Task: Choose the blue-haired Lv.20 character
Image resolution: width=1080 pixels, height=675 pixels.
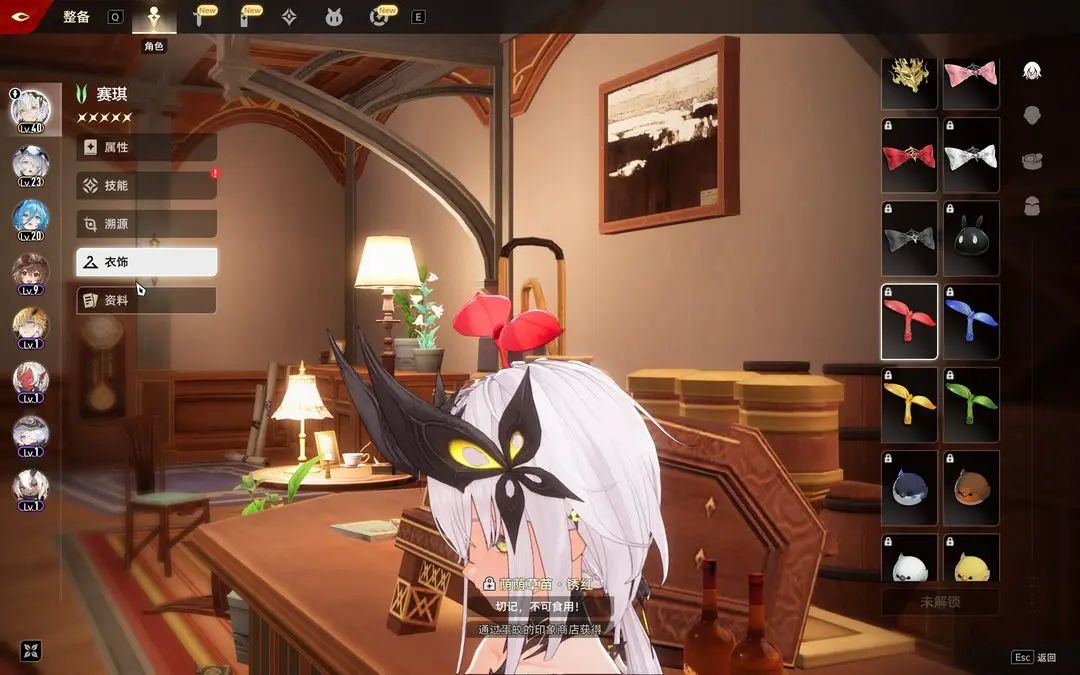Action: (x=30, y=218)
